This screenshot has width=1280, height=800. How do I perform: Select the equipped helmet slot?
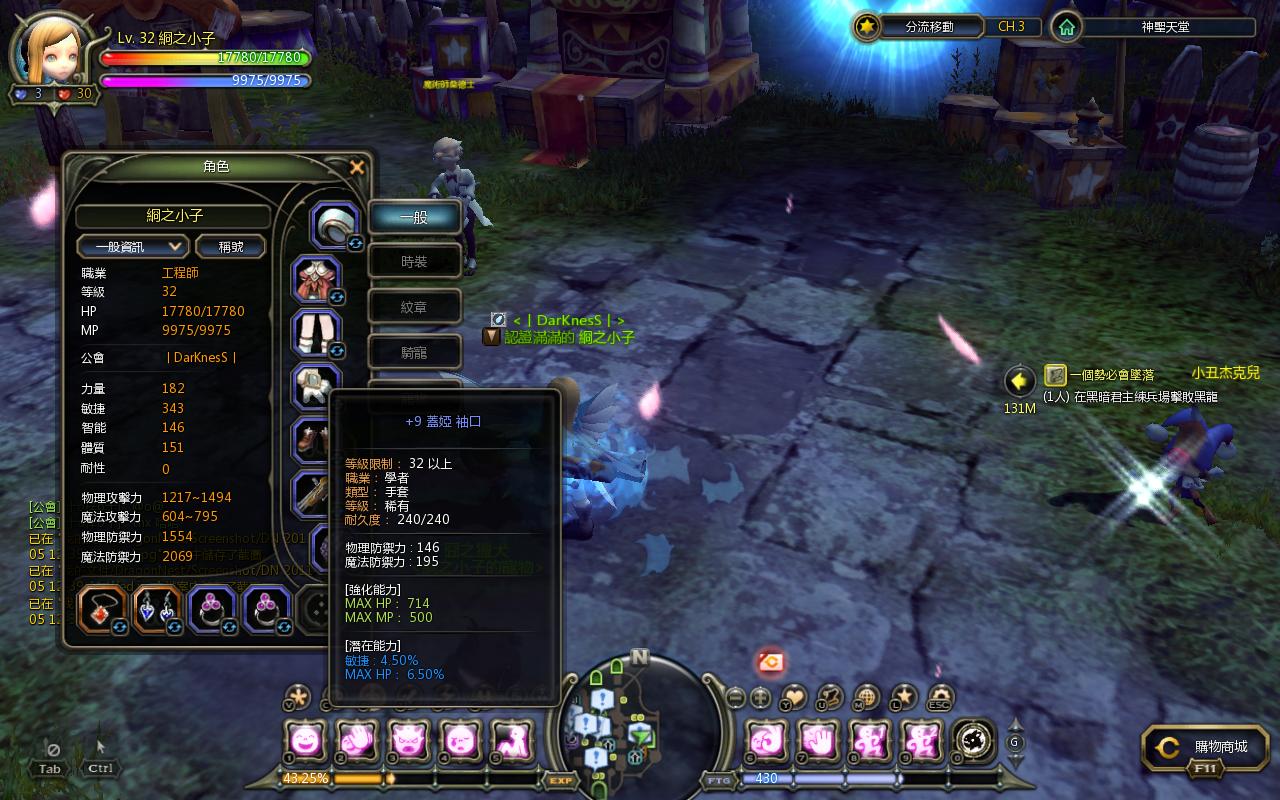tap(335, 225)
